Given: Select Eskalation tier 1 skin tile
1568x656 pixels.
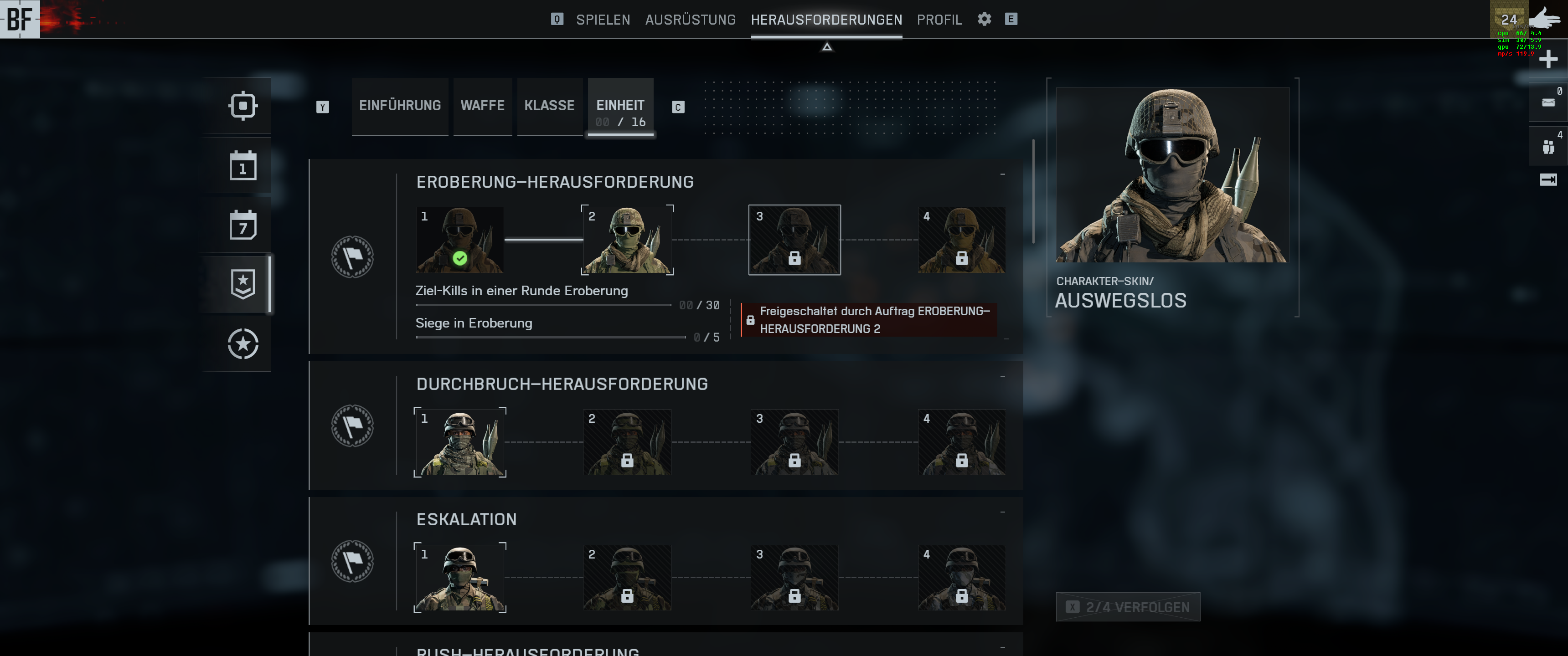Looking at the screenshot, I should click(x=459, y=578).
